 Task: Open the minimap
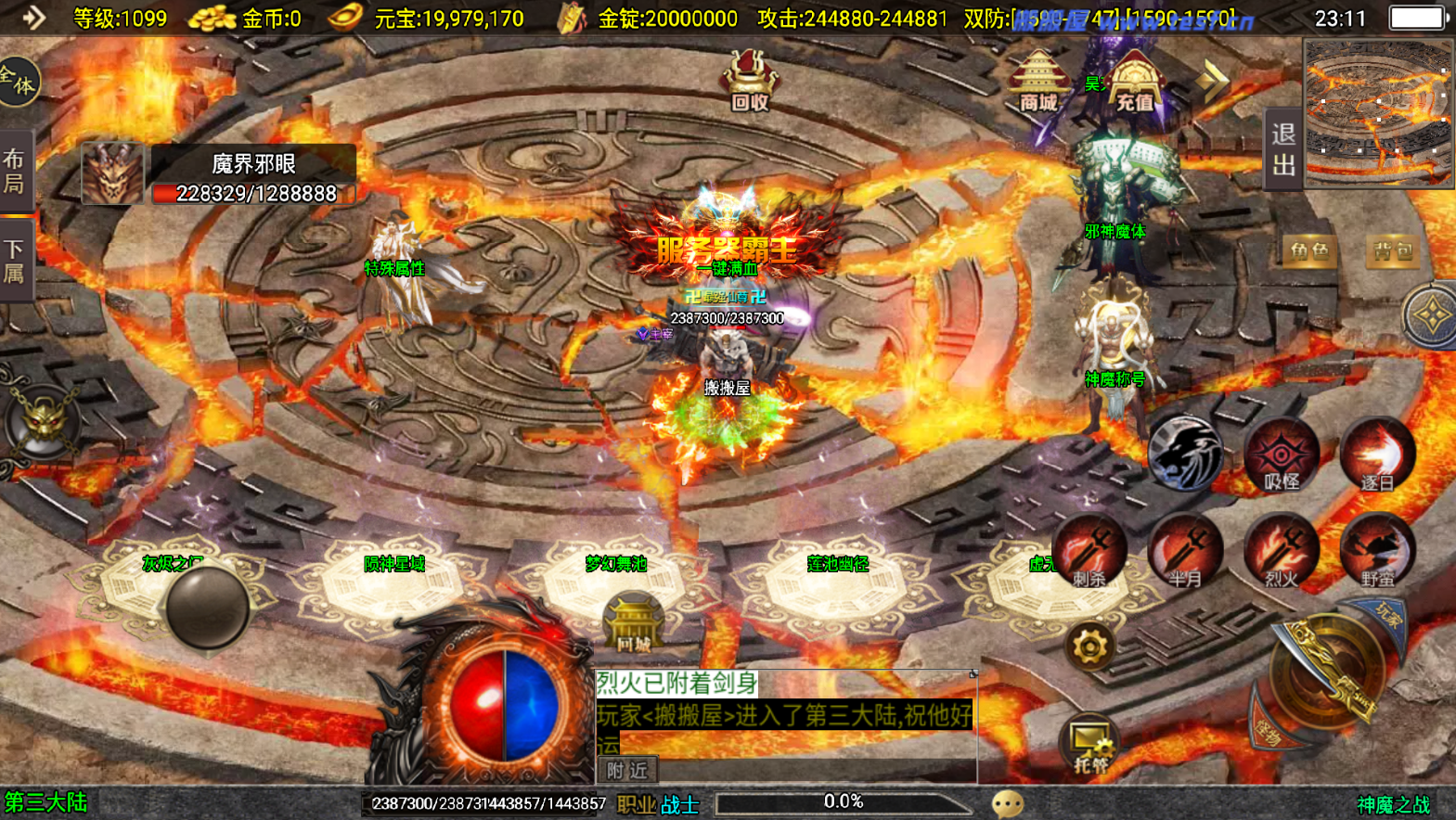1379,112
